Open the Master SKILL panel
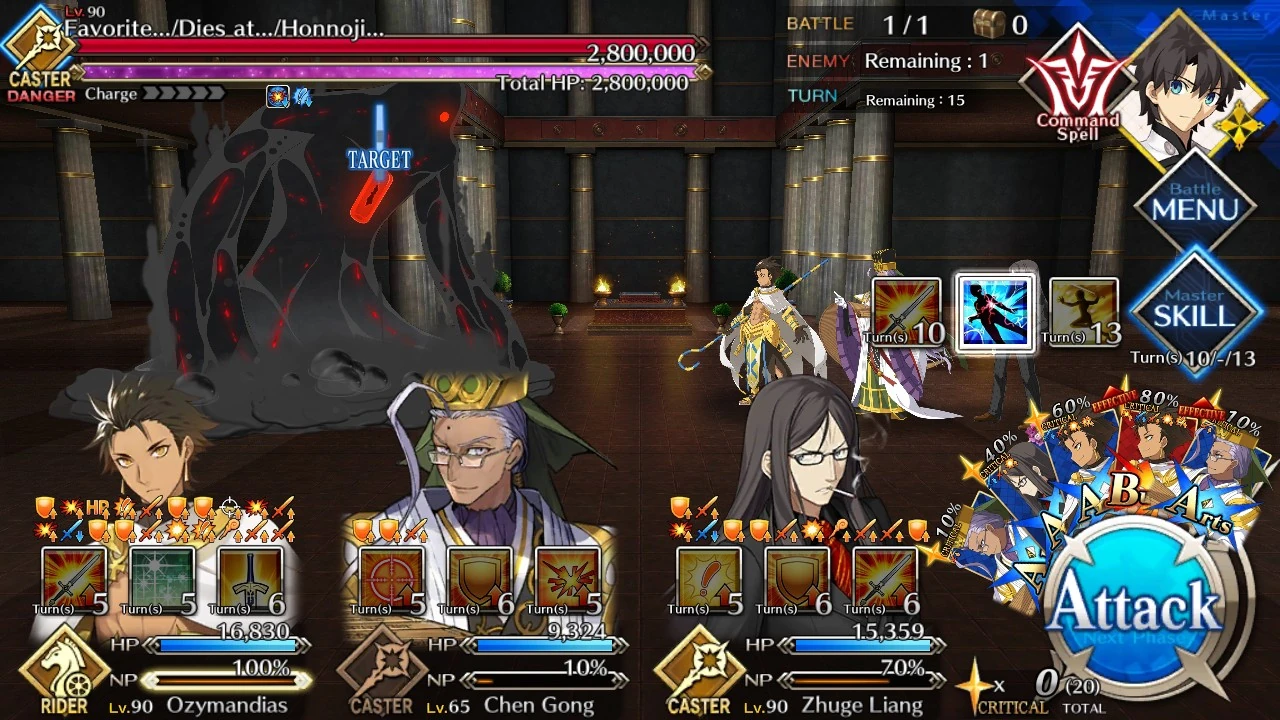The width and height of the screenshot is (1280, 720). point(1196,310)
